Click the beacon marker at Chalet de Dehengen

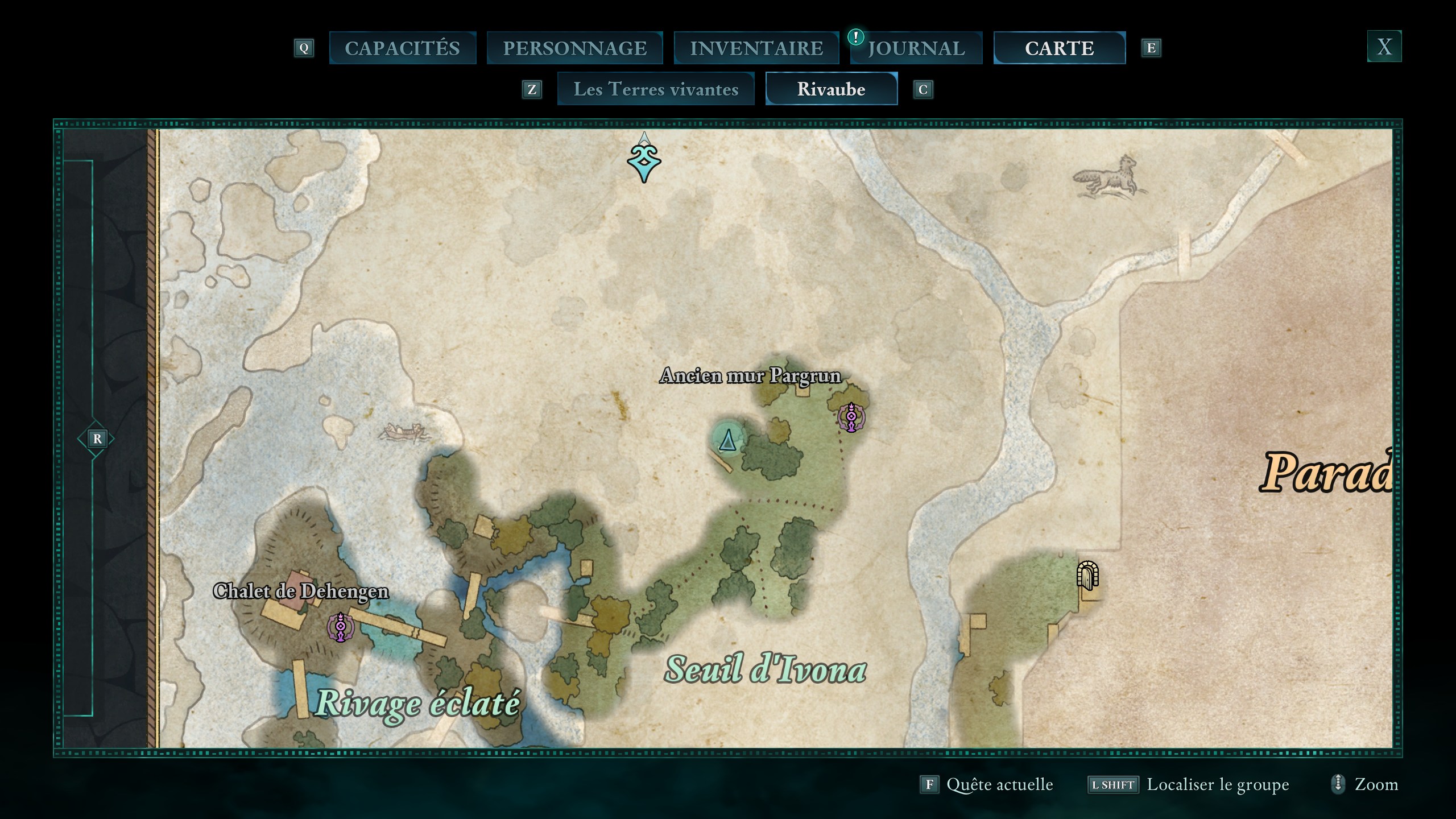[x=340, y=627]
